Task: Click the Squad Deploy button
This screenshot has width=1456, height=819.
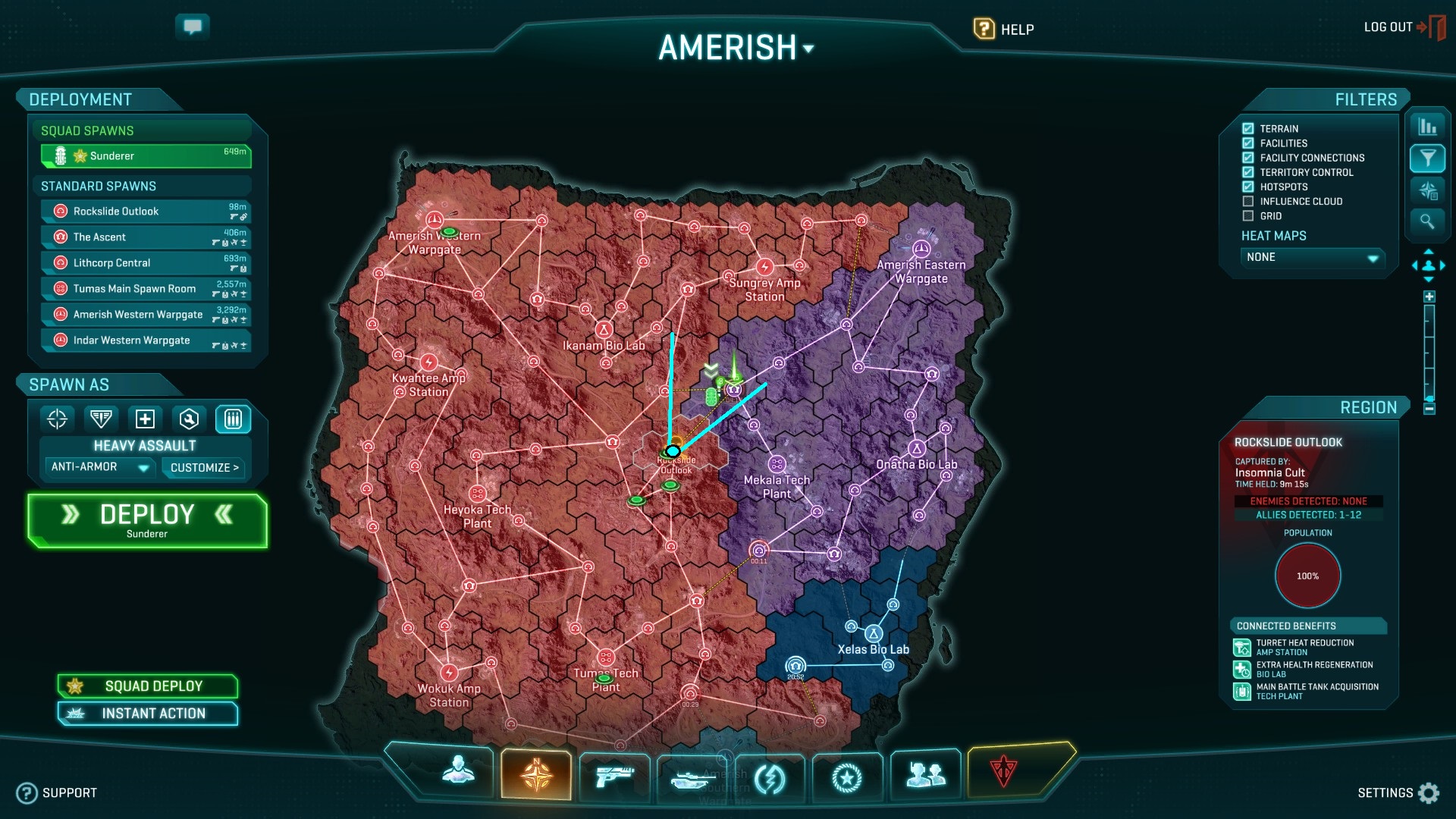Action: coord(148,686)
